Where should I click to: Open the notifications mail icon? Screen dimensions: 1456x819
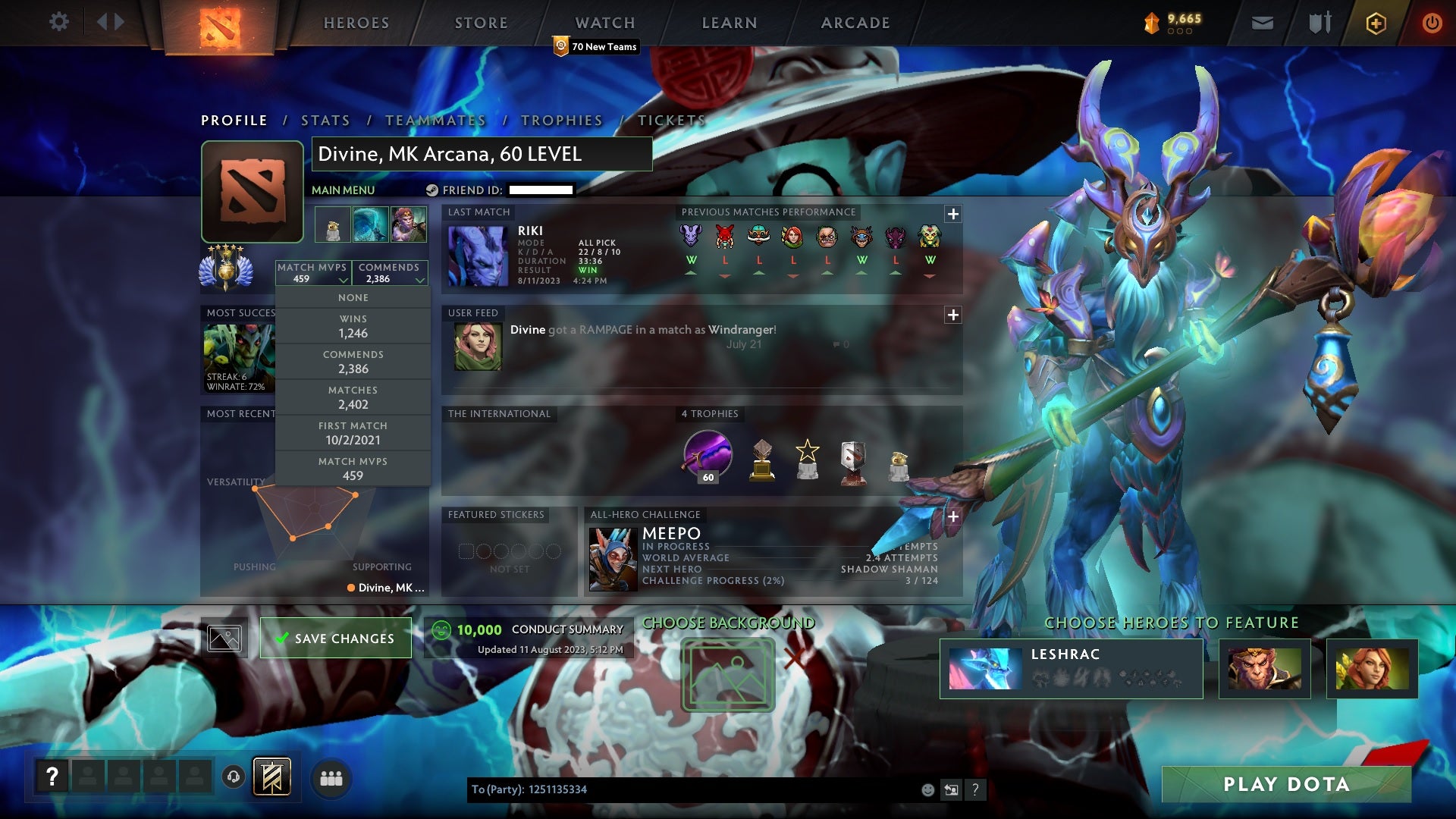(1262, 23)
